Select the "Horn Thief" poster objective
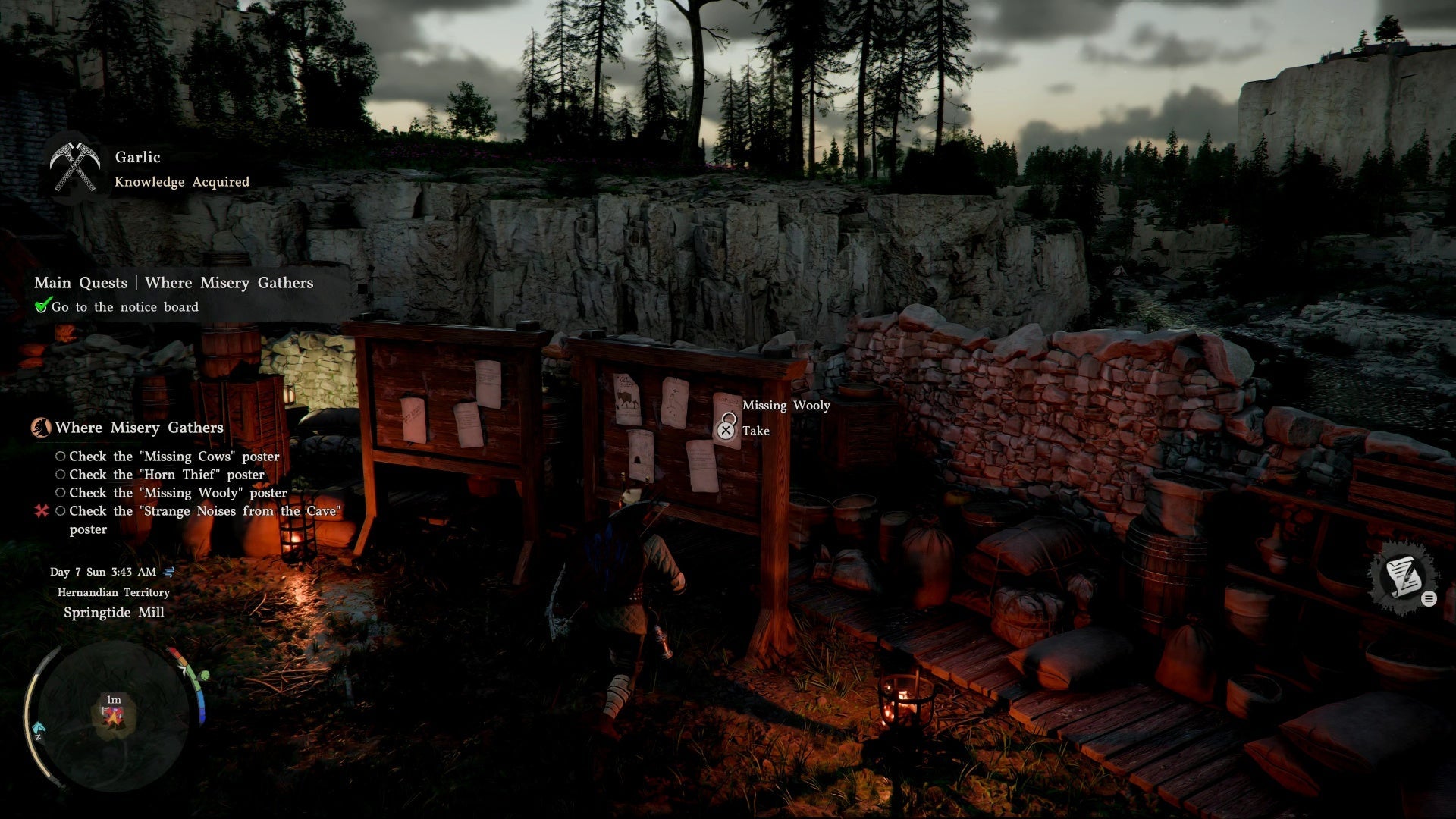The image size is (1456, 819). click(166, 475)
